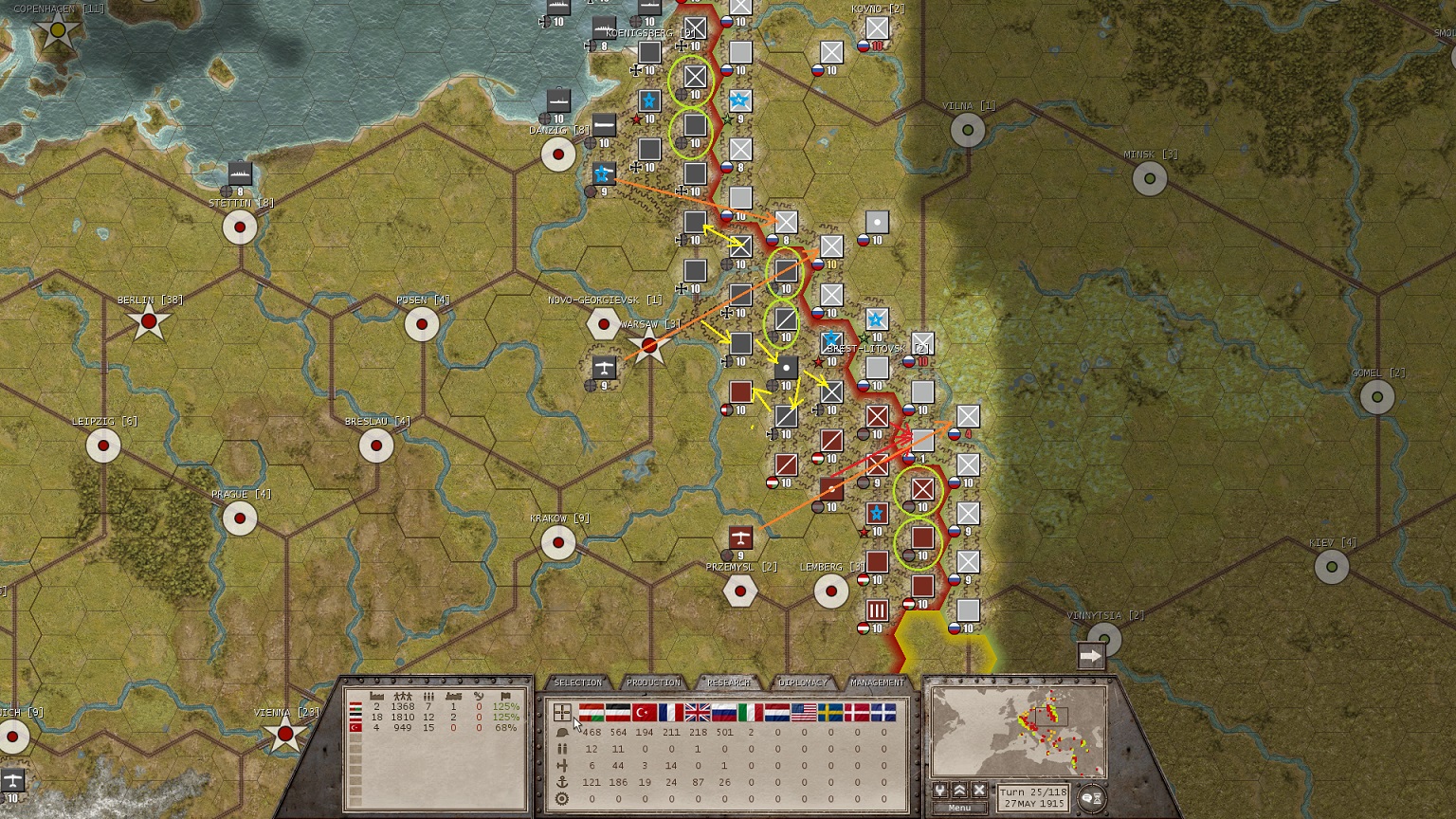This screenshot has height=819, width=1456.
Task: Click the helmet icon for land unit totals
Action: coord(561,732)
